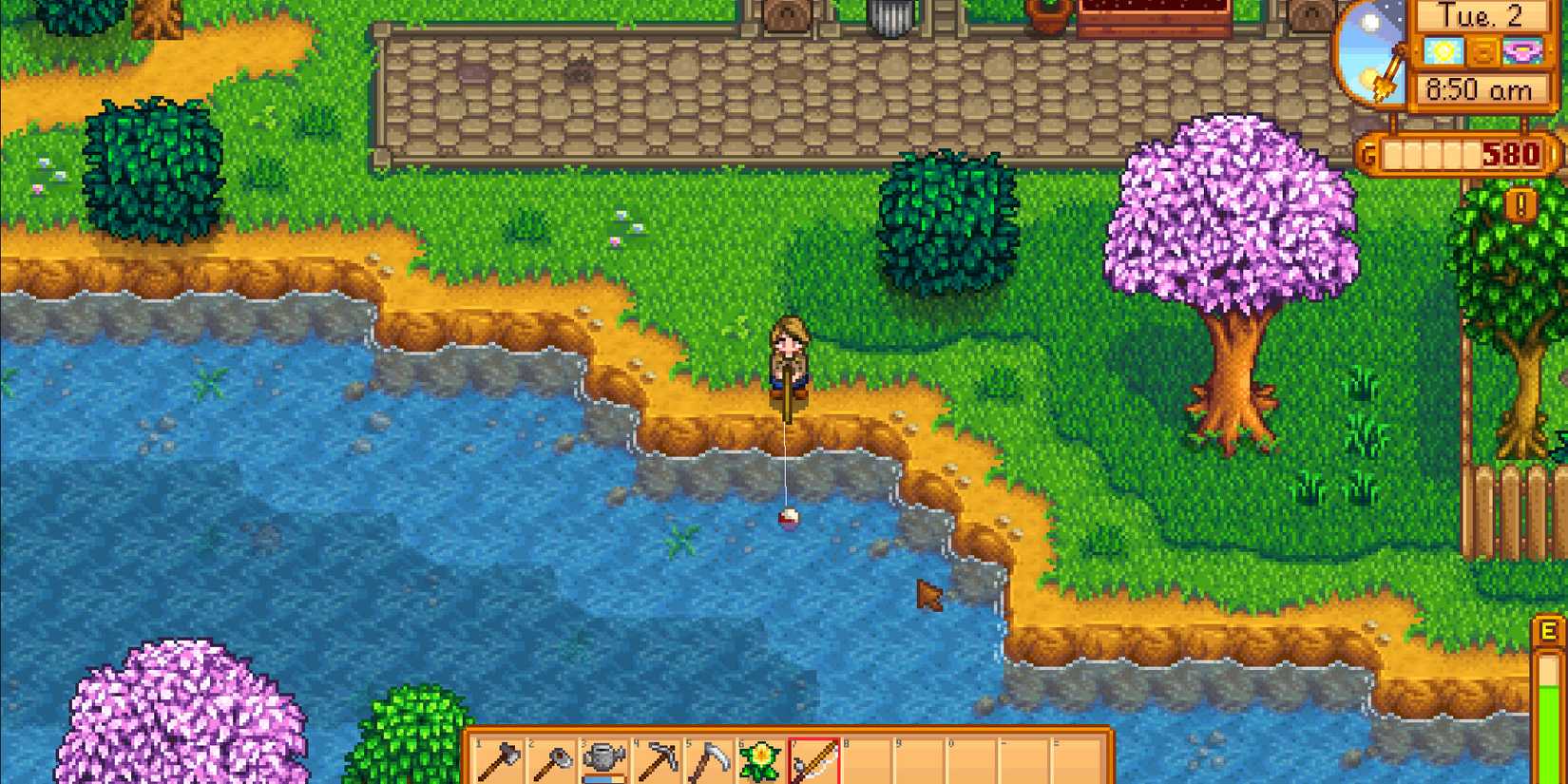Click the 8:50 am time display
1568x784 pixels.
pos(1481,87)
